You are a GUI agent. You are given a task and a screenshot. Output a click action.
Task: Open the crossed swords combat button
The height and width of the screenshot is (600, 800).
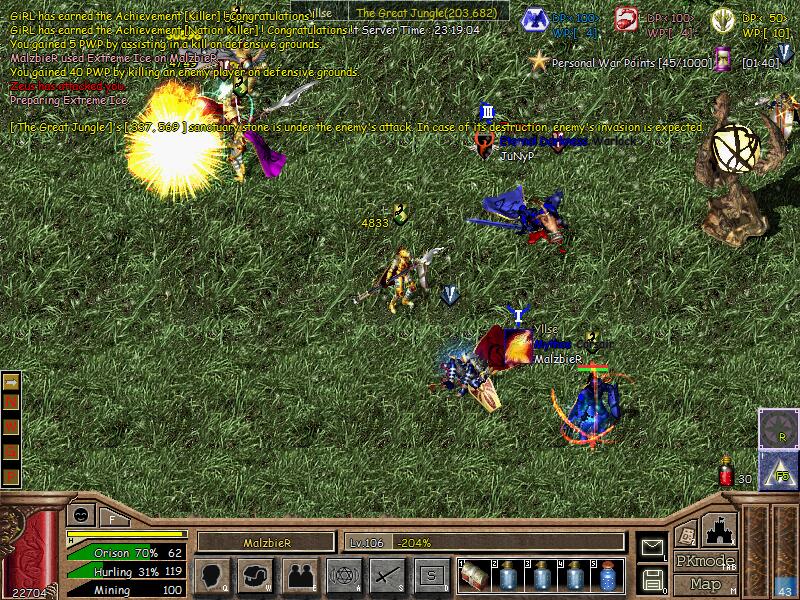(x=386, y=575)
